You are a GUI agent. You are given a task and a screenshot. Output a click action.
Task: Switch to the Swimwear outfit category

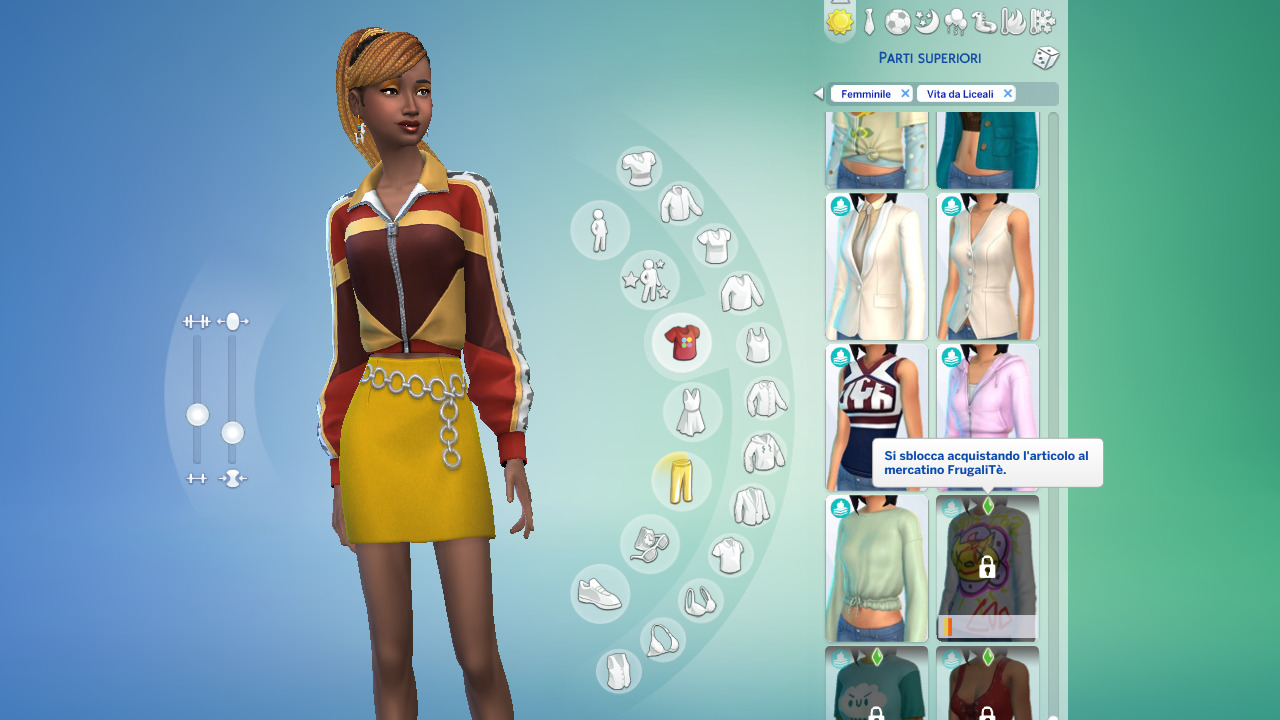click(x=984, y=22)
